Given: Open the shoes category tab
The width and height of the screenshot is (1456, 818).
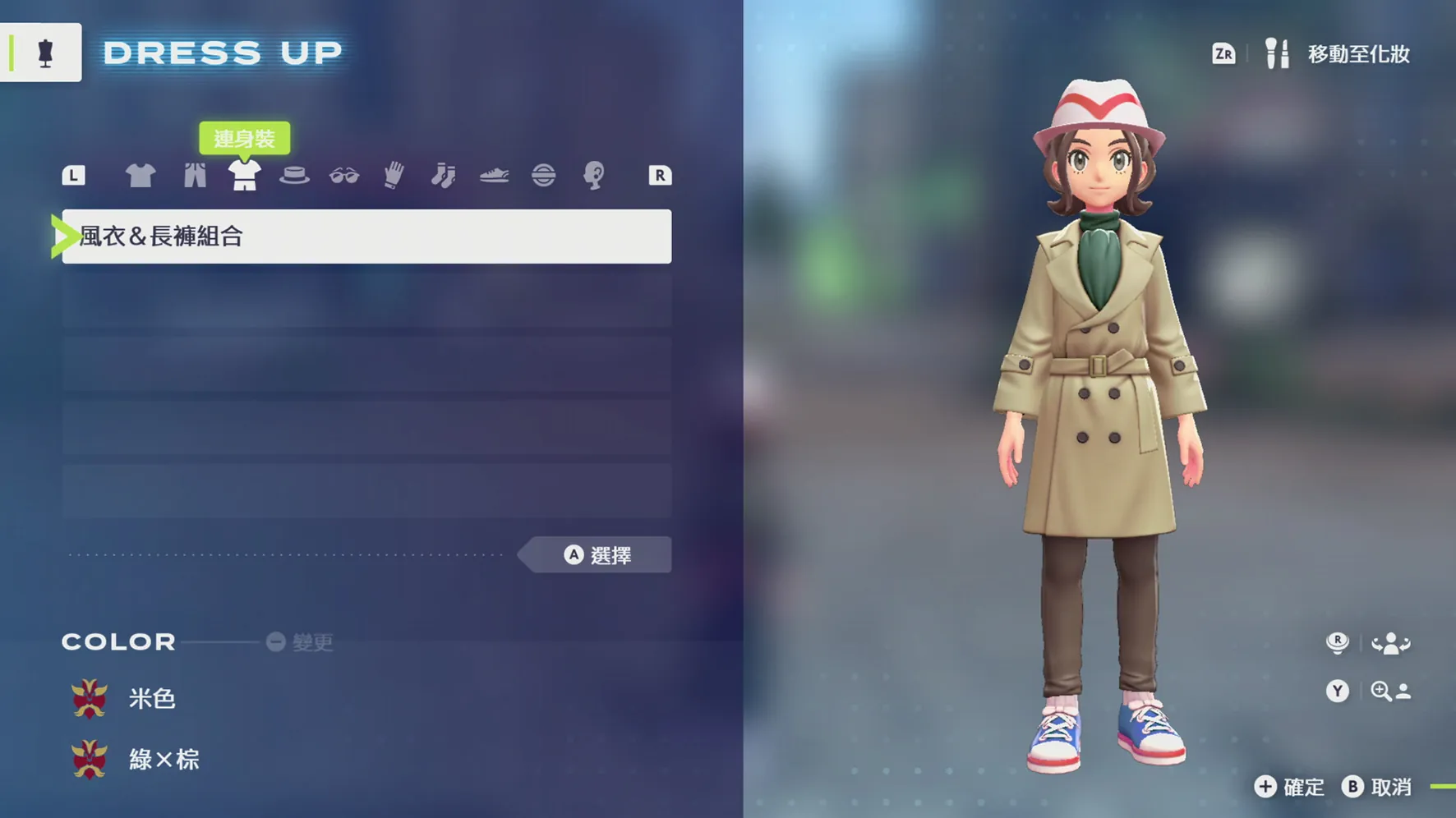Looking at the screenshot, I should click(494, 175).
